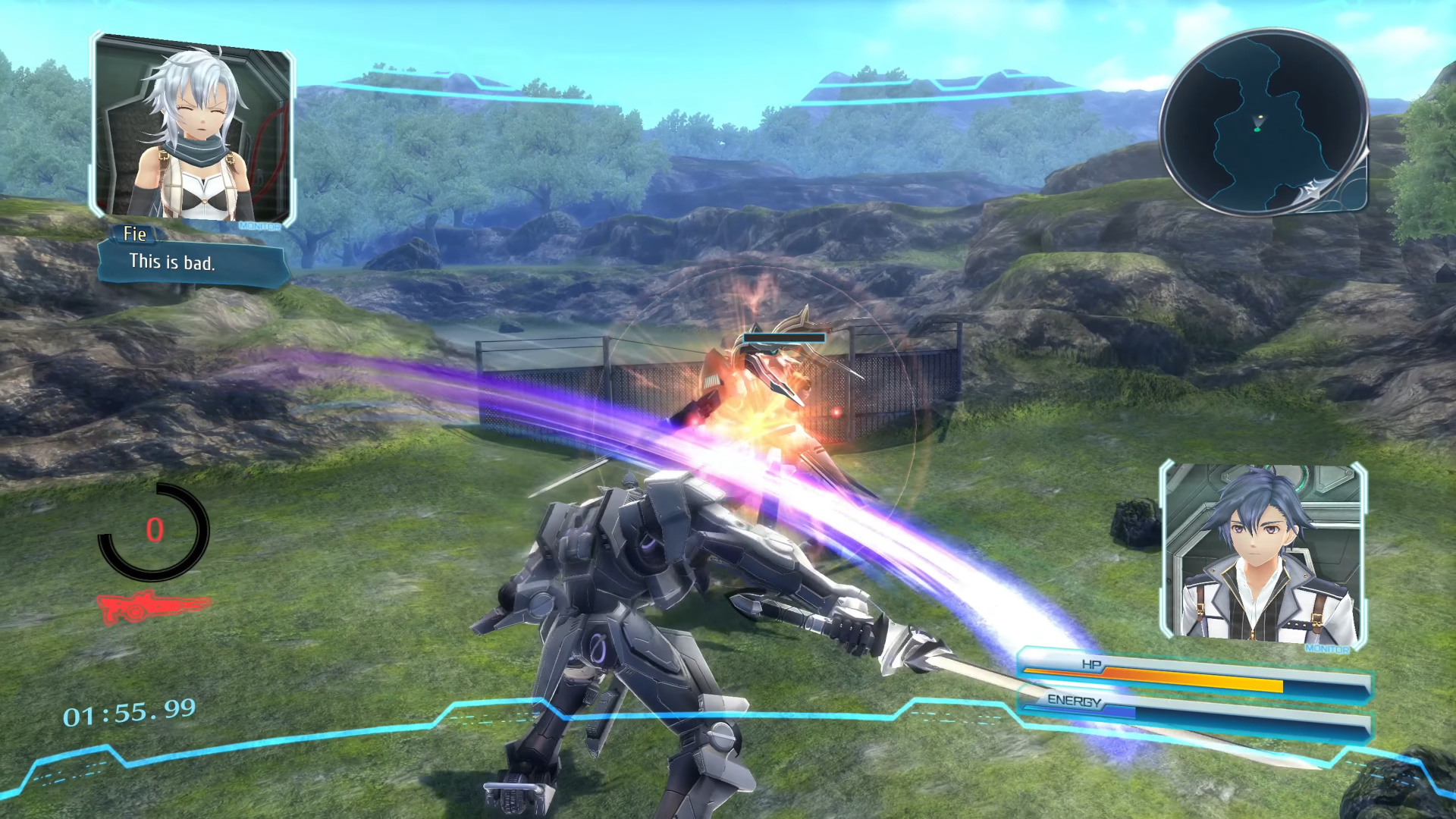Select the HP label in the status bar
Image resolution: width=1456 pixels, height=819 pixels.
pyautogui.click(x=1090, y=664)
